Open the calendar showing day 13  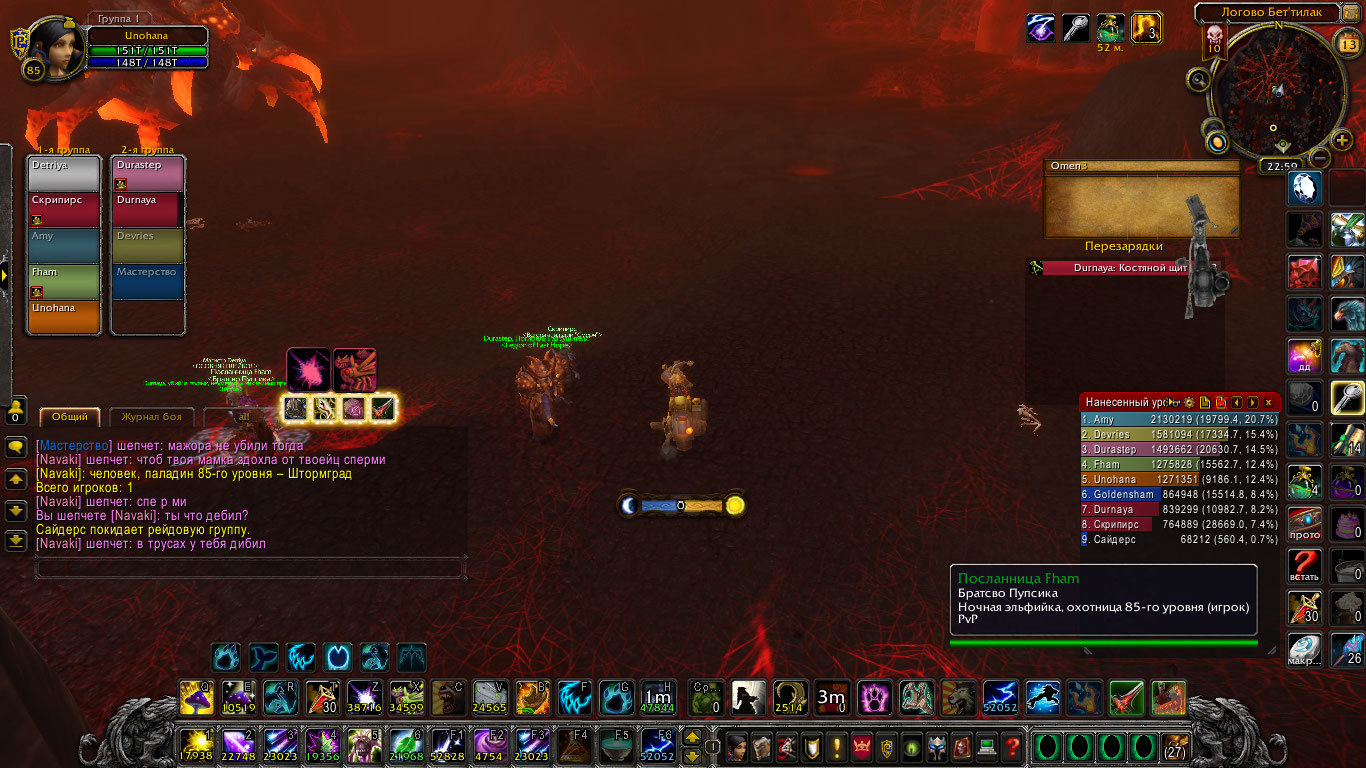pos(1348,42)
